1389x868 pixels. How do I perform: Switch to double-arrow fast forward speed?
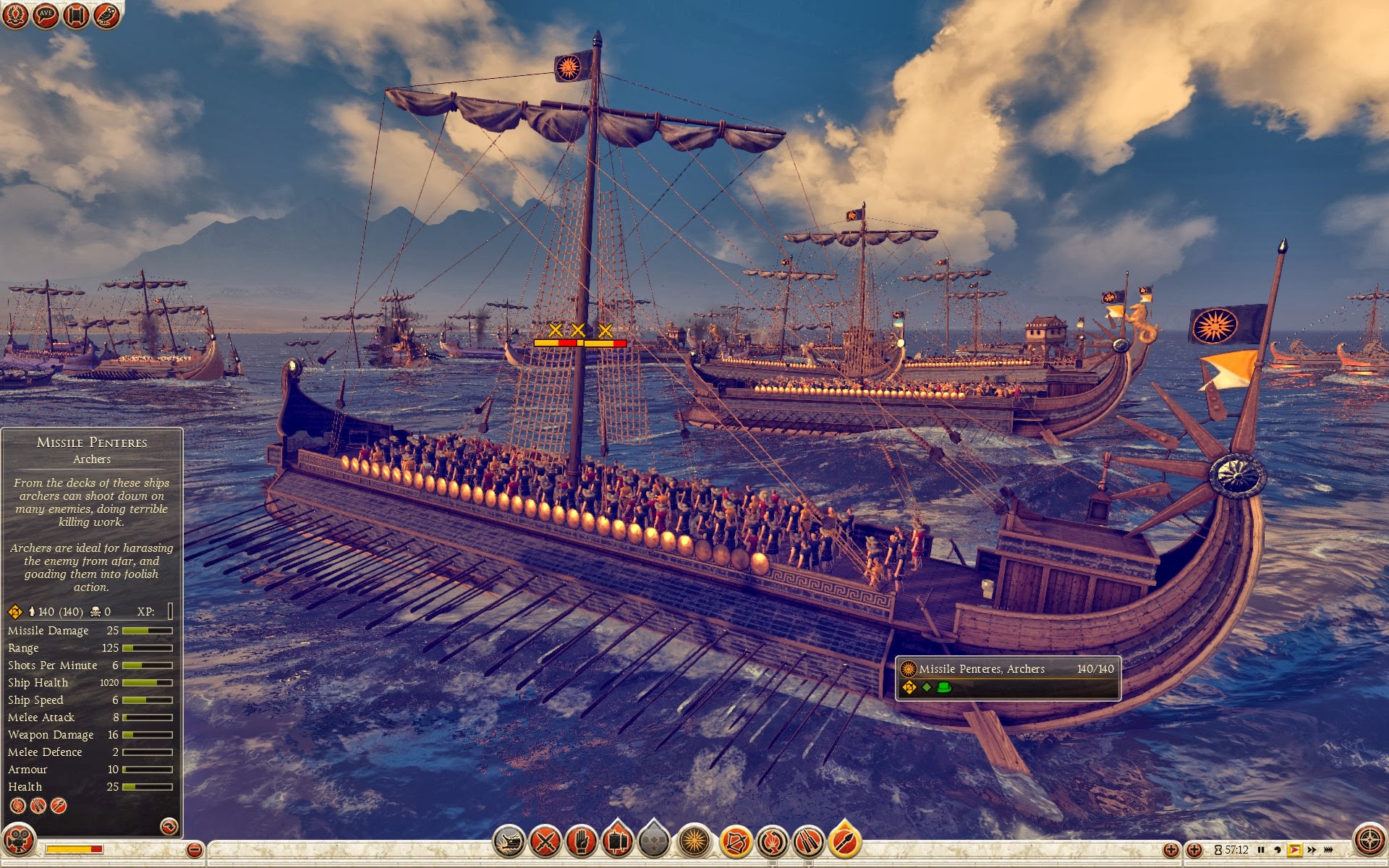point(1312,850)
